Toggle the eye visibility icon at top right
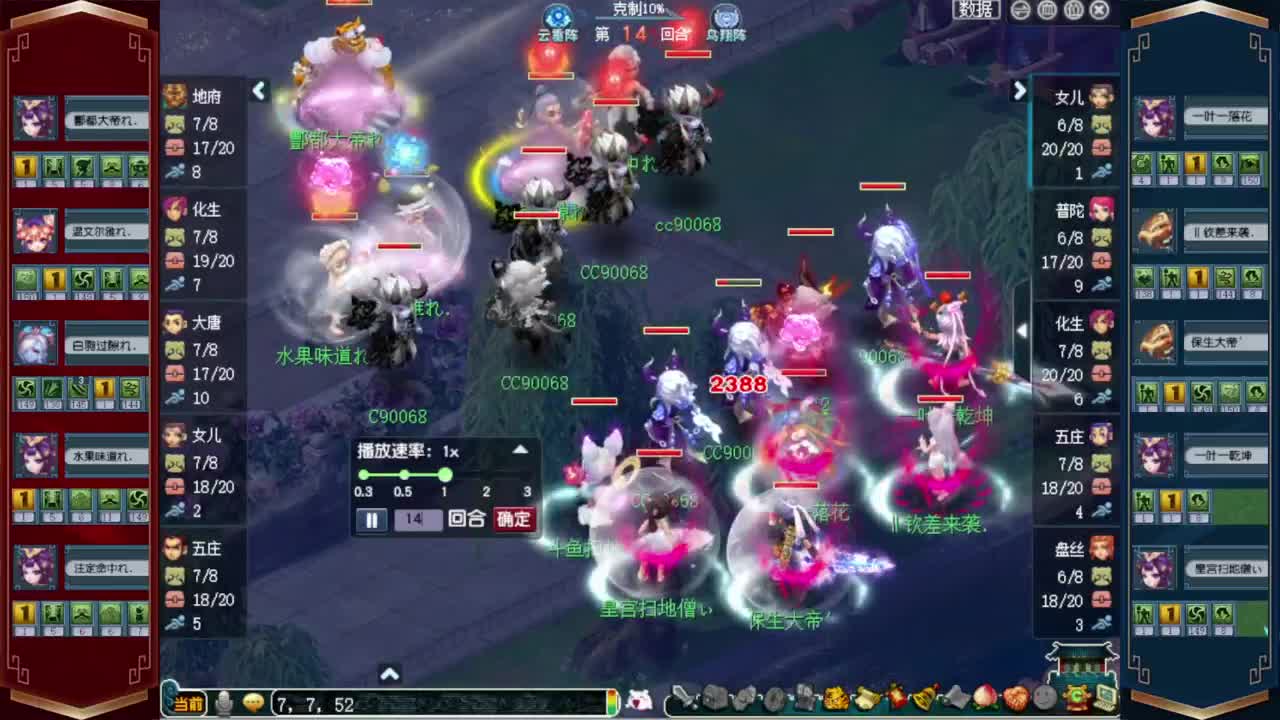The image size is (1280, 720). 1020,9
